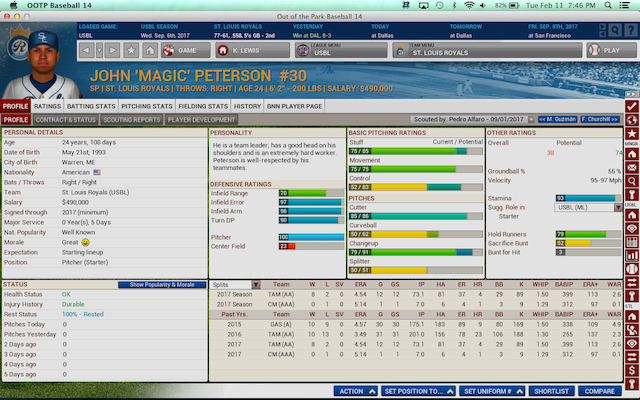
Task: Click the Compare button
Action: 599,391
